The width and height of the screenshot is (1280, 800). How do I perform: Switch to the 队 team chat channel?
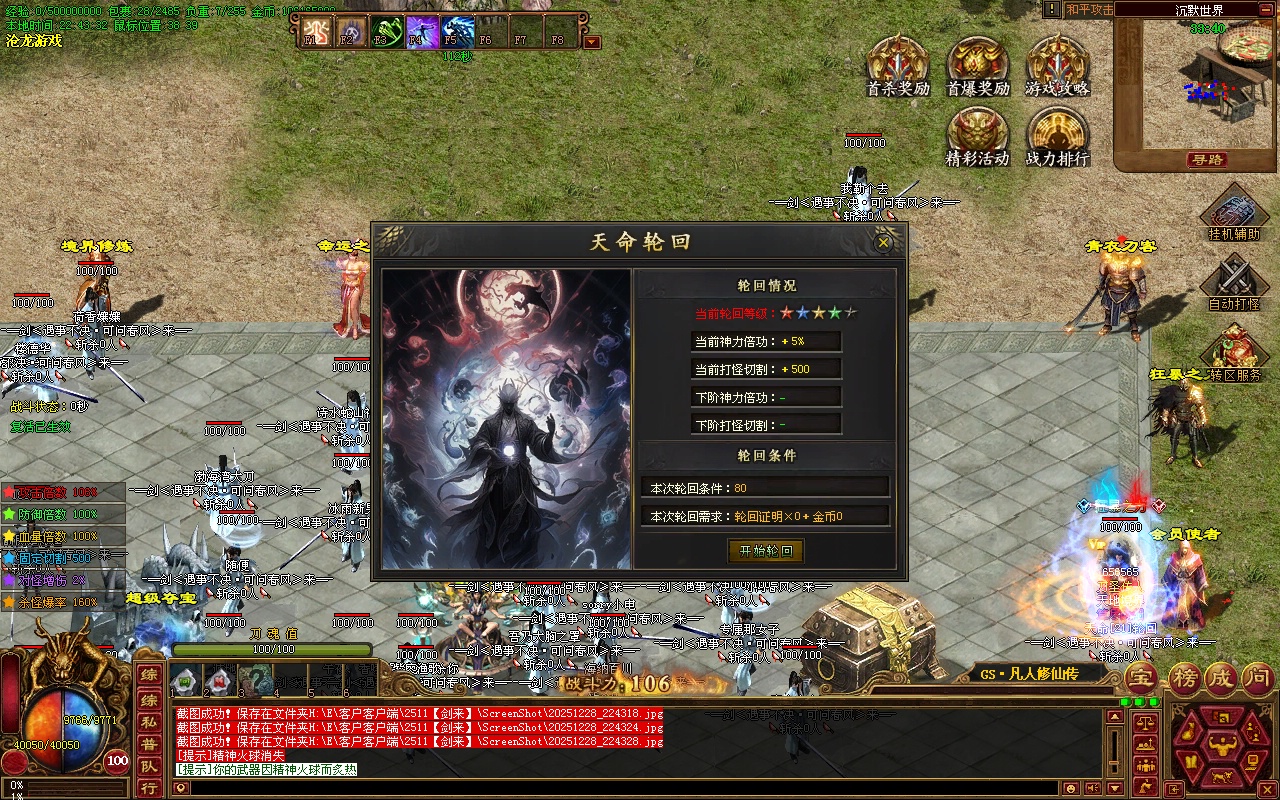coord(148,766)
